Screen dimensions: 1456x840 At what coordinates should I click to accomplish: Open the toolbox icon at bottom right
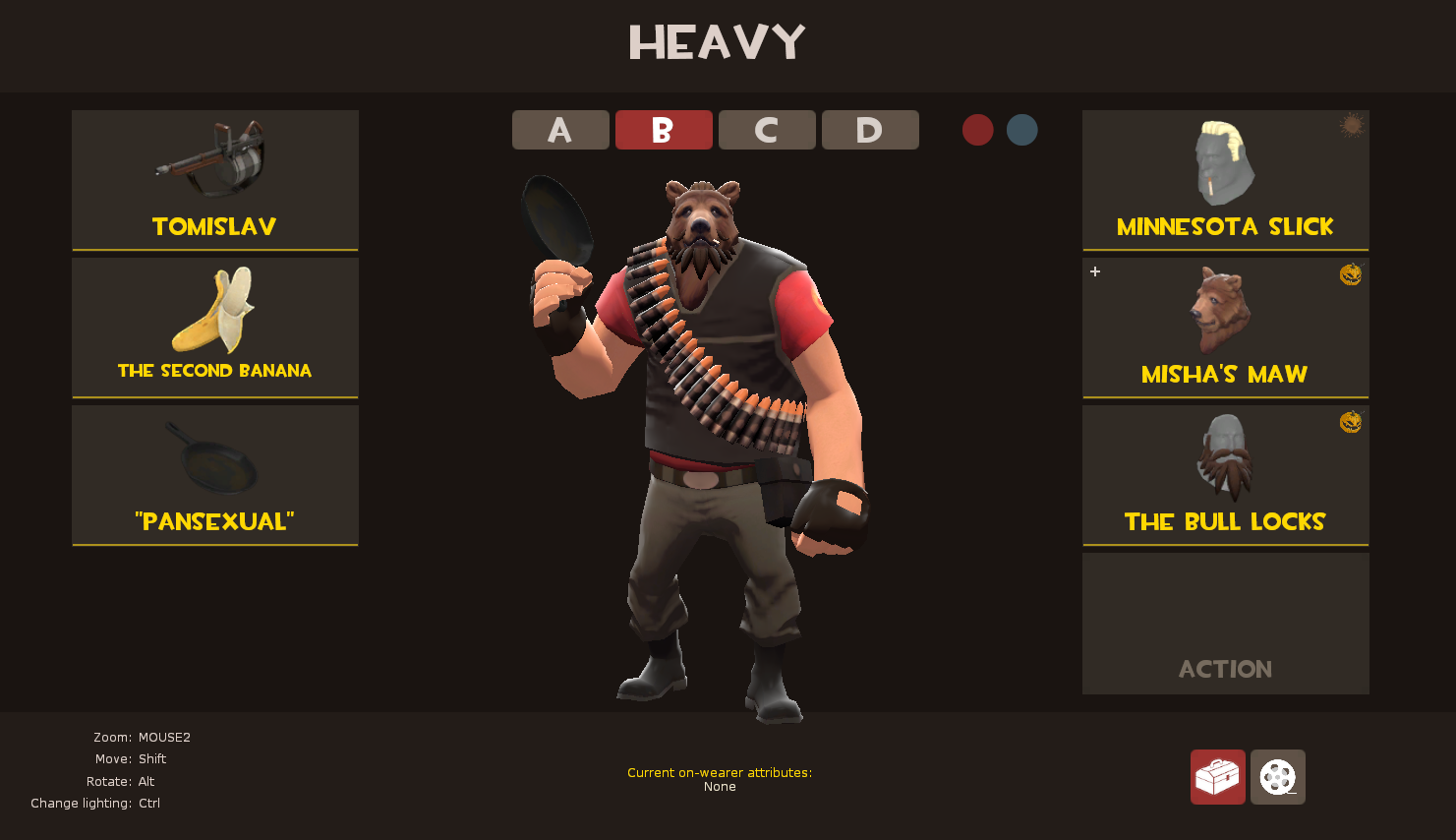click(x=1217, y=777)
